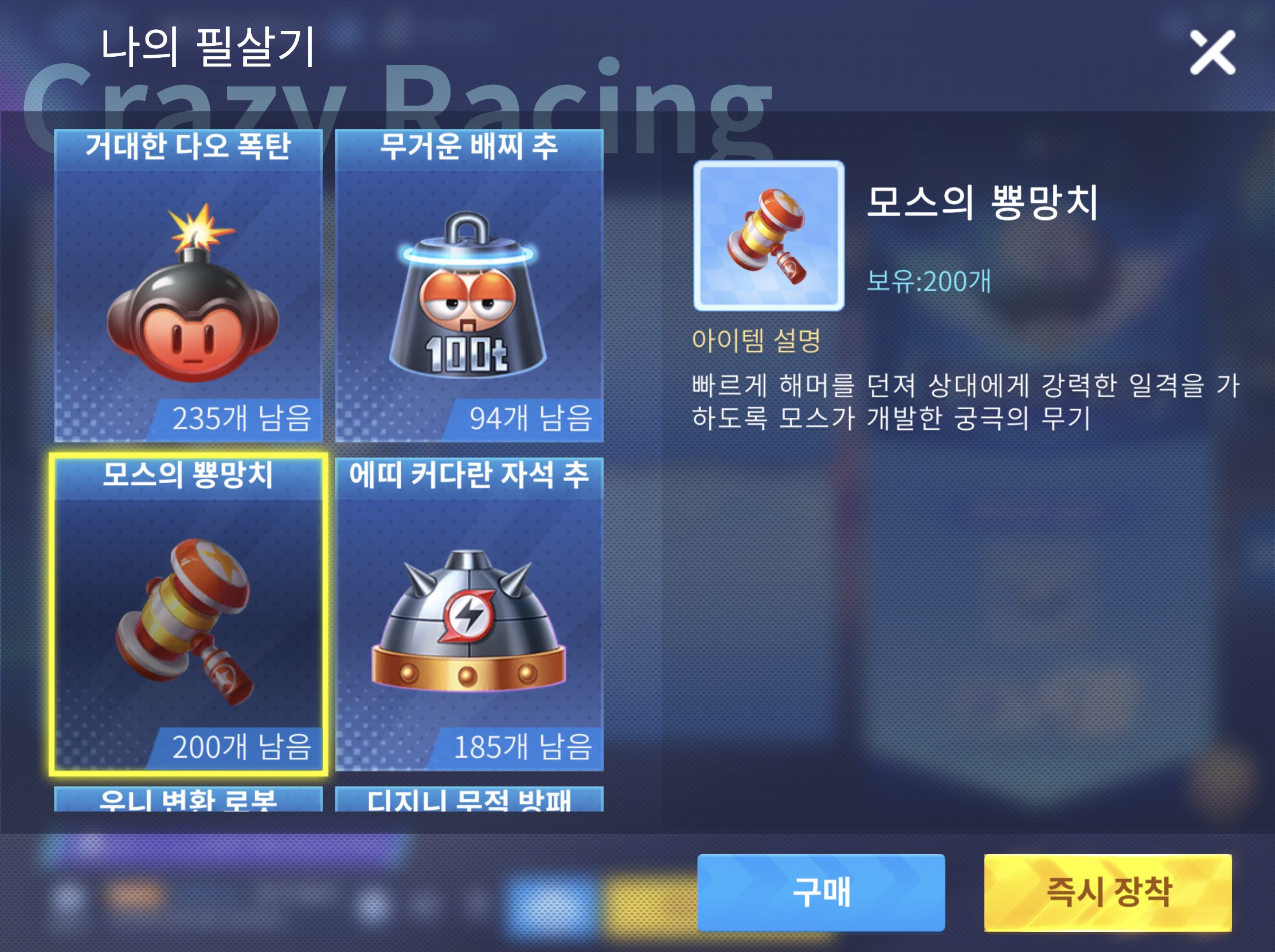Pick the 에띠 커다란 자석 추 card
Screen dimensions: 1275x952
468,614
